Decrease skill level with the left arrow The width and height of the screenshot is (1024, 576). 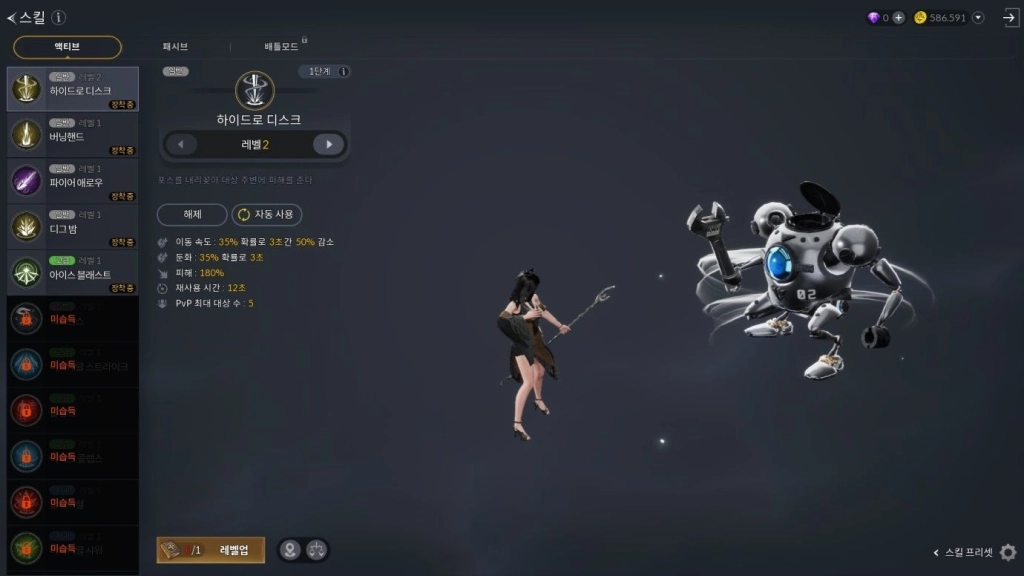tap(180, 145)
